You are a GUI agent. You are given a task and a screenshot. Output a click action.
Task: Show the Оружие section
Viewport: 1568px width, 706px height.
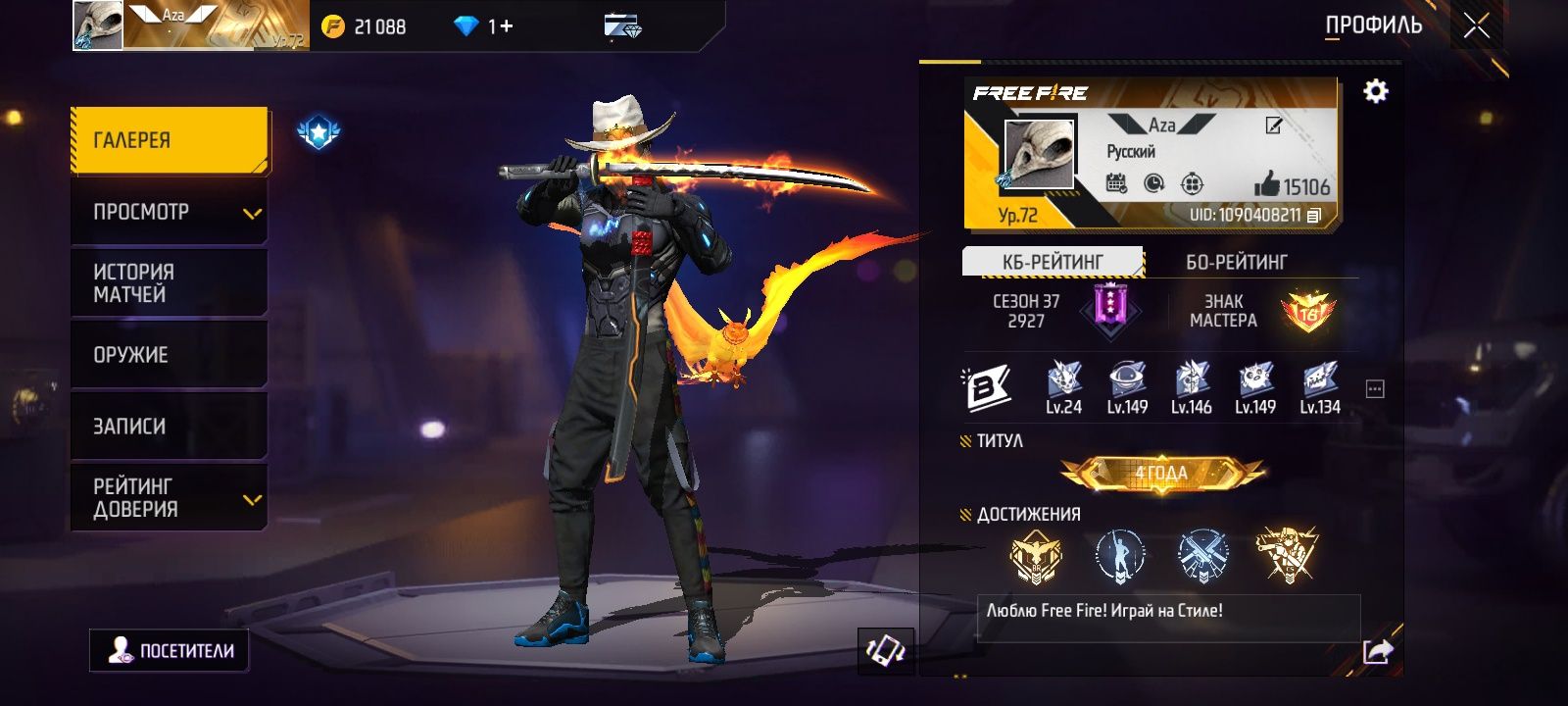169,355
